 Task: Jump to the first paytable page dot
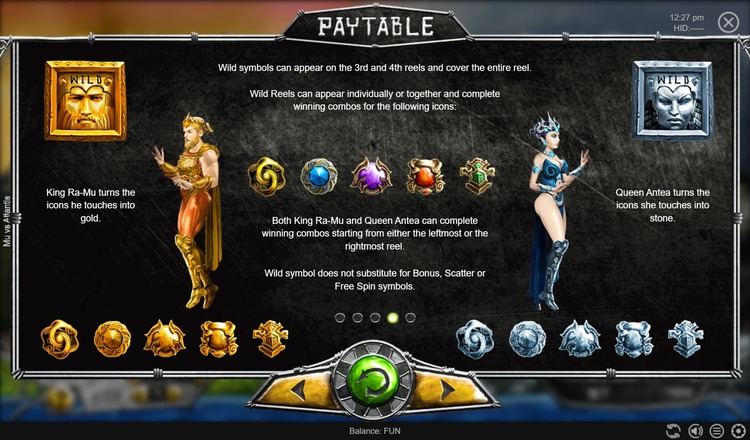click(x=339, y=317)
